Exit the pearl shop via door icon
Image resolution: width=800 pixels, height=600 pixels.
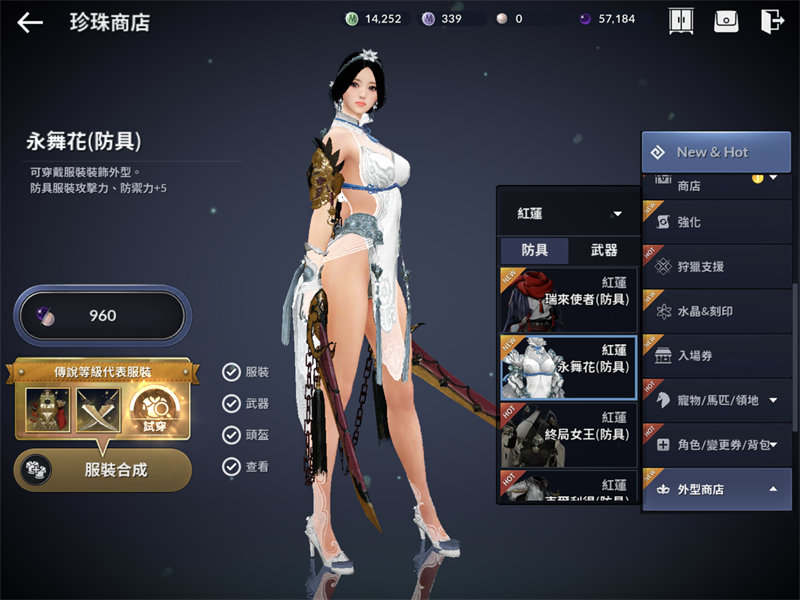(x=771, y=21)
